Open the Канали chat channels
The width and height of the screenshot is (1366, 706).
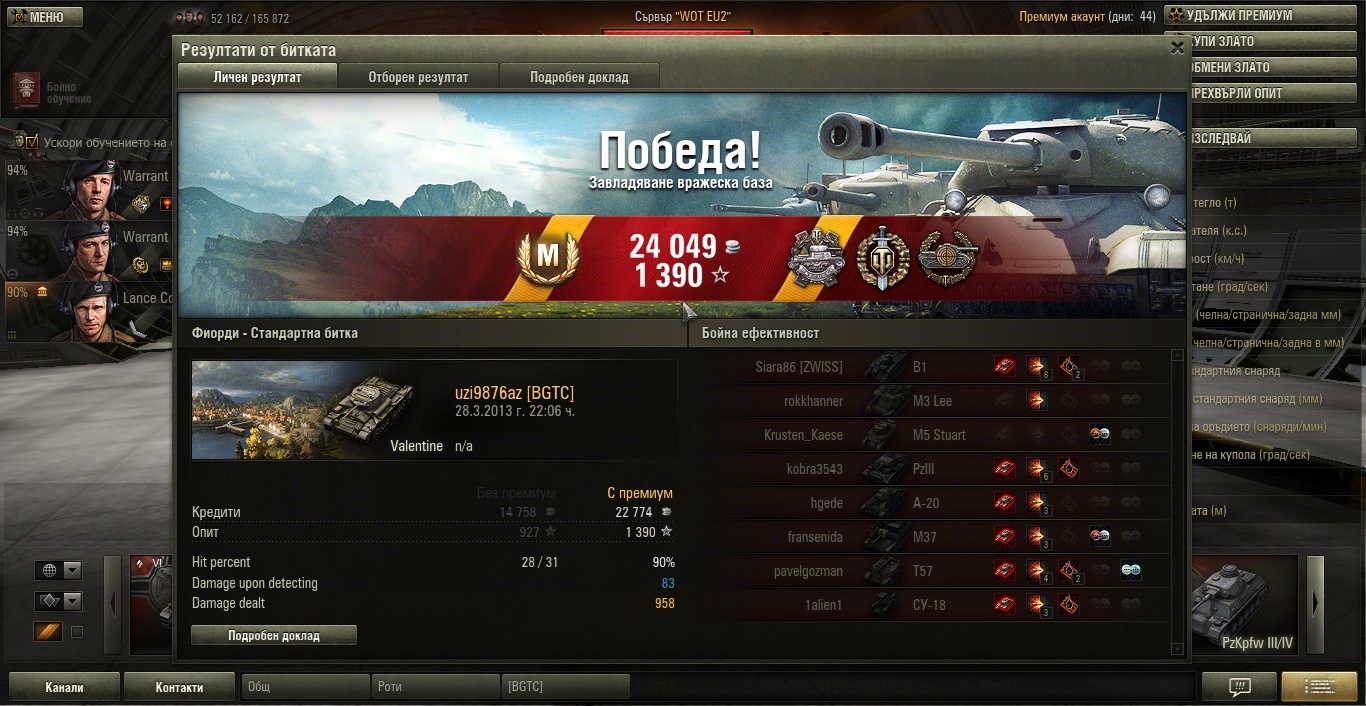click(64, 687)
